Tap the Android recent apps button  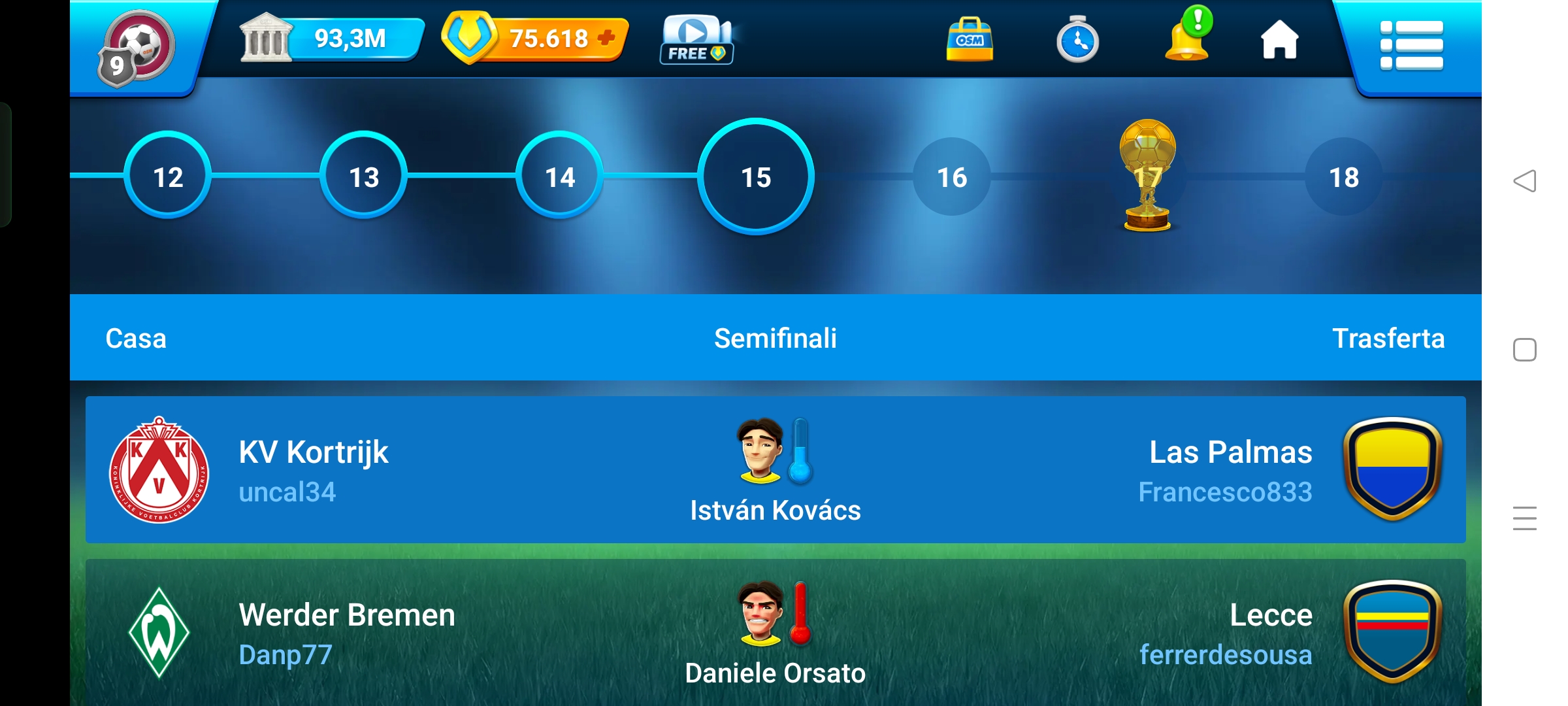[x=1525, y=518]
